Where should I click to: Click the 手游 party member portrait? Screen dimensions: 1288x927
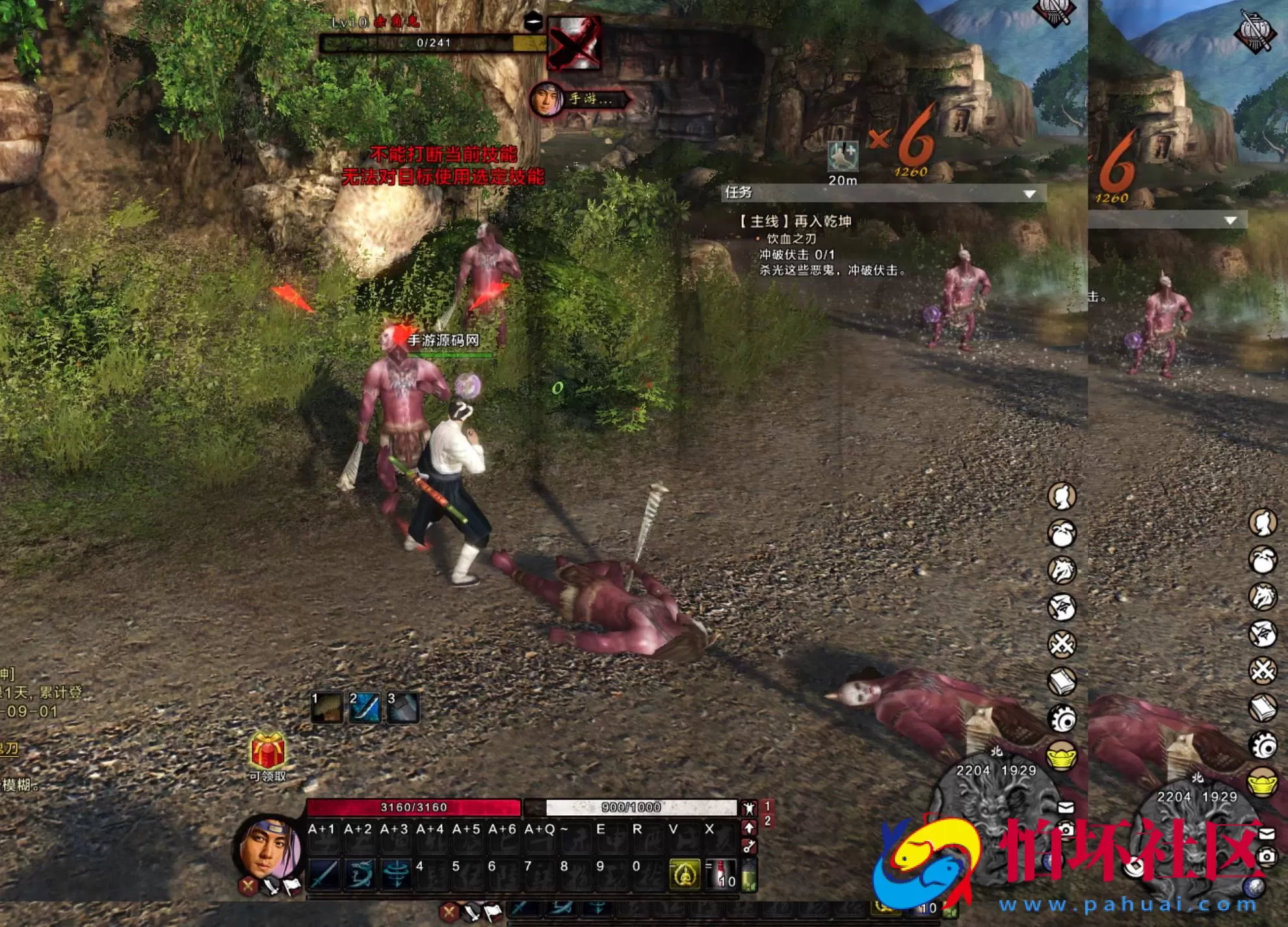[547, 100]
